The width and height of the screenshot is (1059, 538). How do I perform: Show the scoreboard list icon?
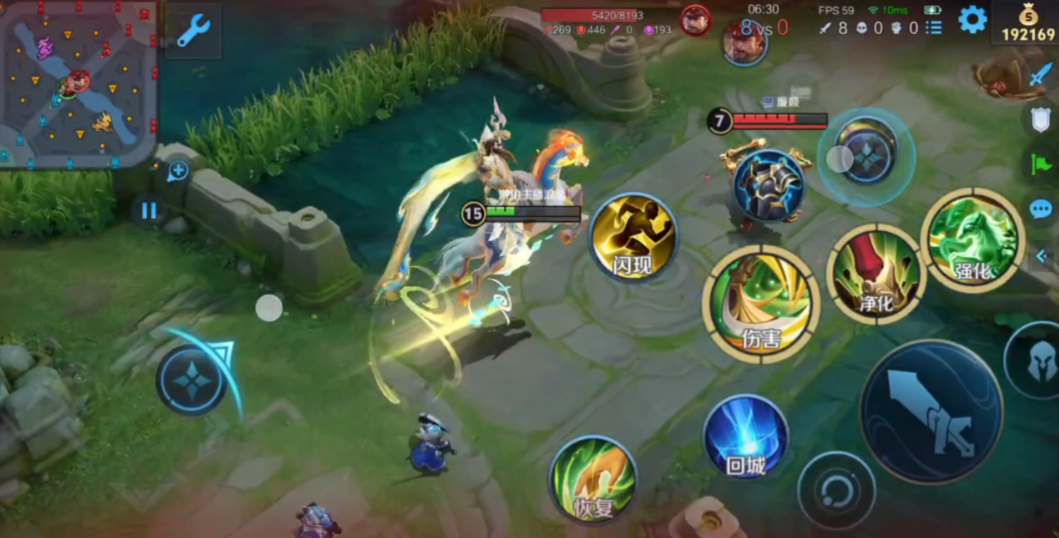(x=934, y=27)
